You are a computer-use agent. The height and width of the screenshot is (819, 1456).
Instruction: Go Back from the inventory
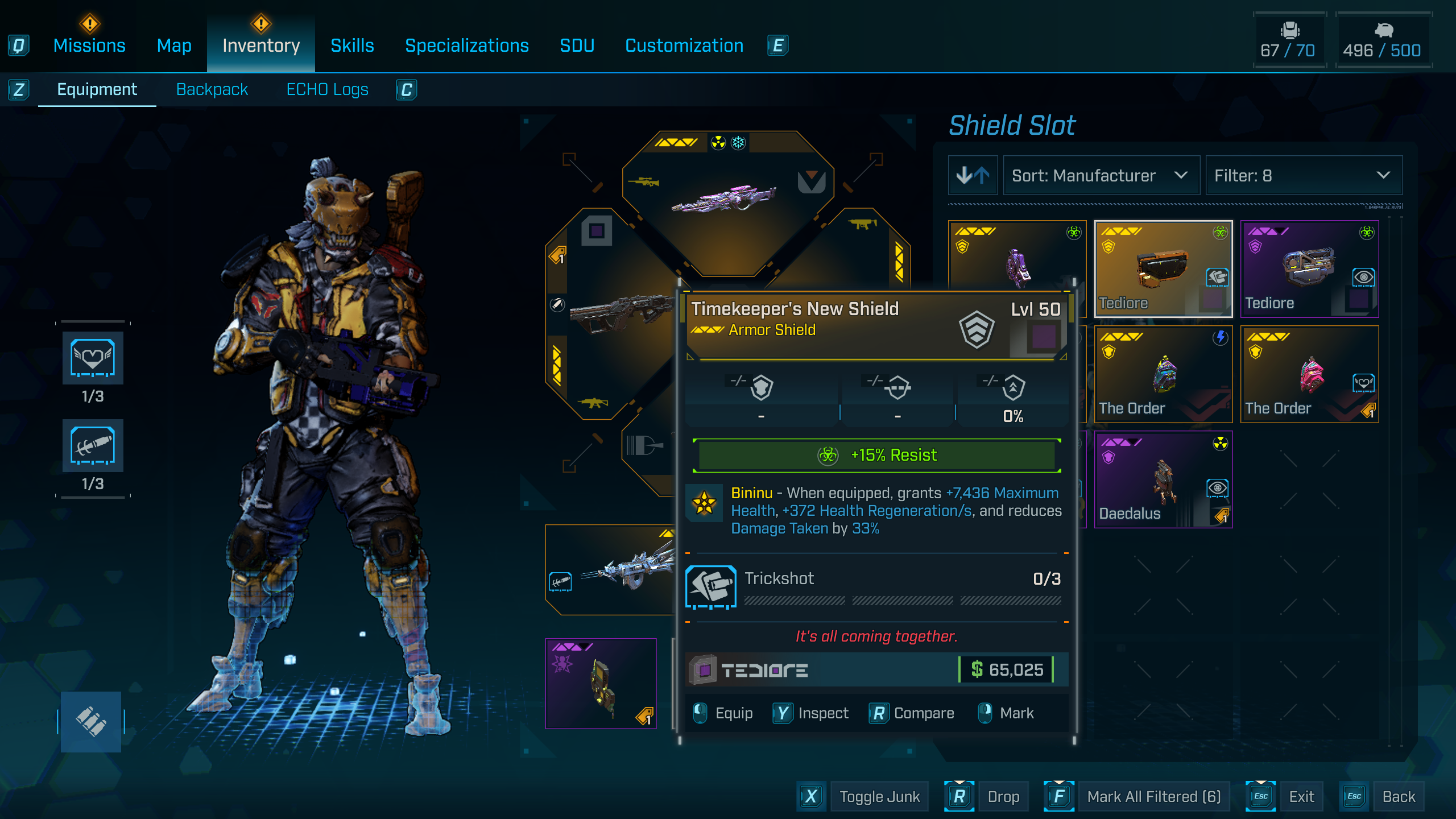click(1399, 796)
